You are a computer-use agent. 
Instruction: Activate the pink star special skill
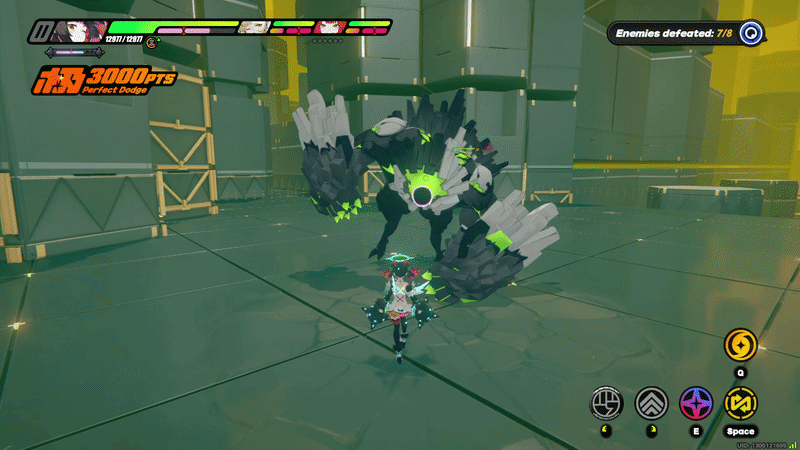pos(696,403)
